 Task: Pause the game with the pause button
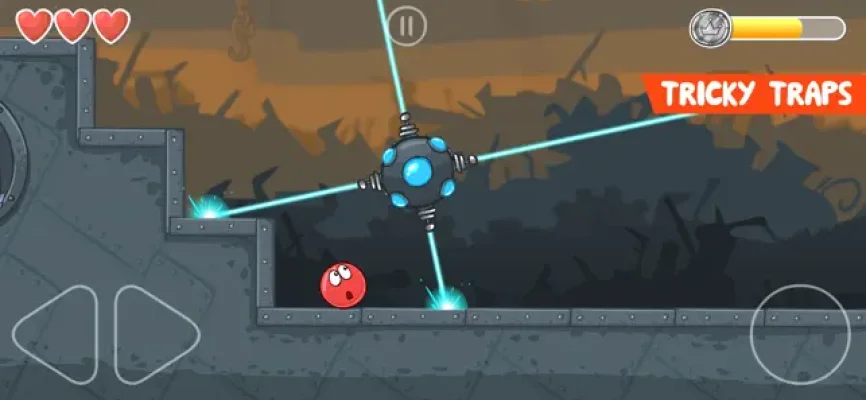[x=406, y=26]
